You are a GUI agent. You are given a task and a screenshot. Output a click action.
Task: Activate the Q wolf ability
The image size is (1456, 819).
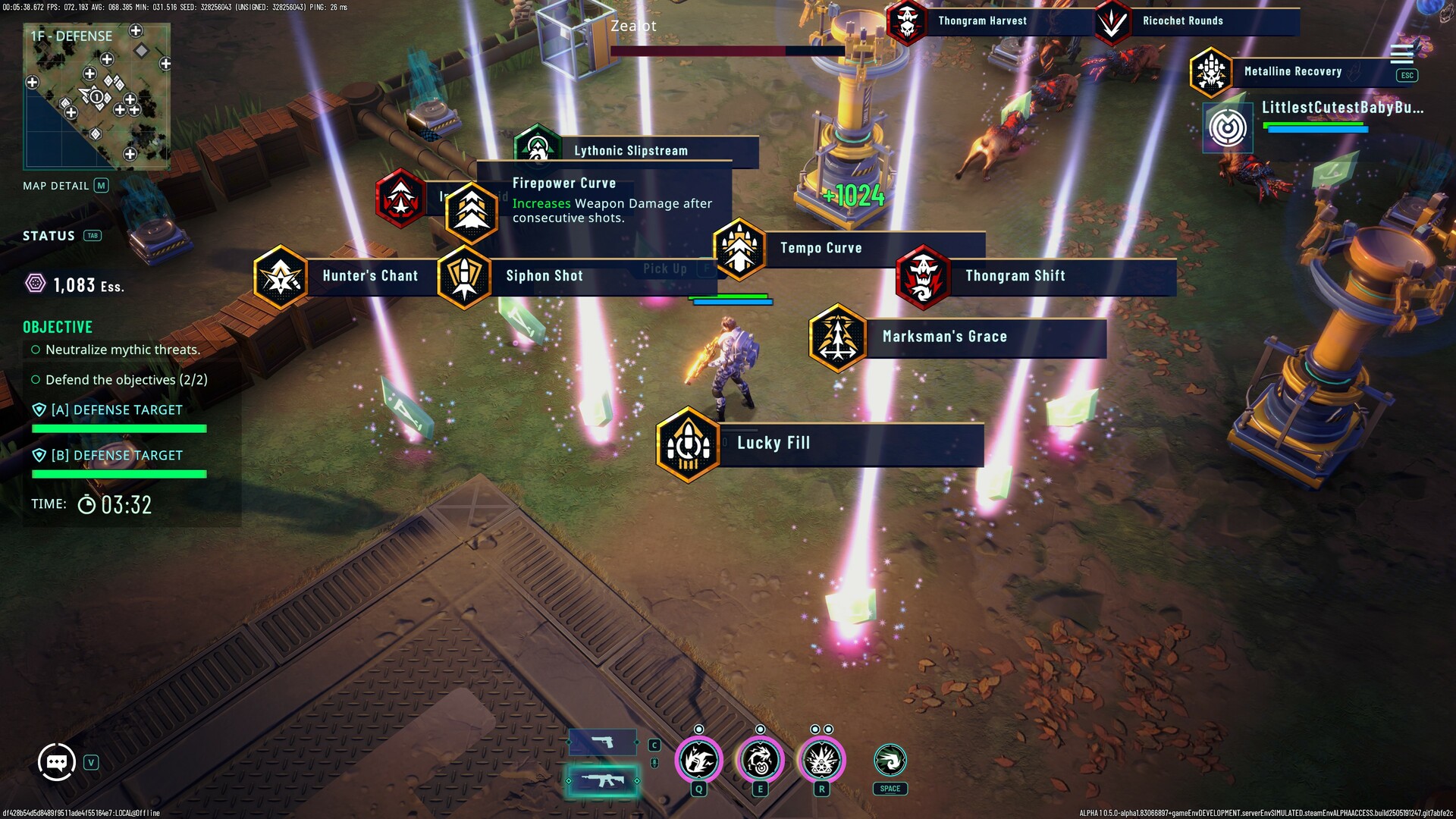[698, 760]
